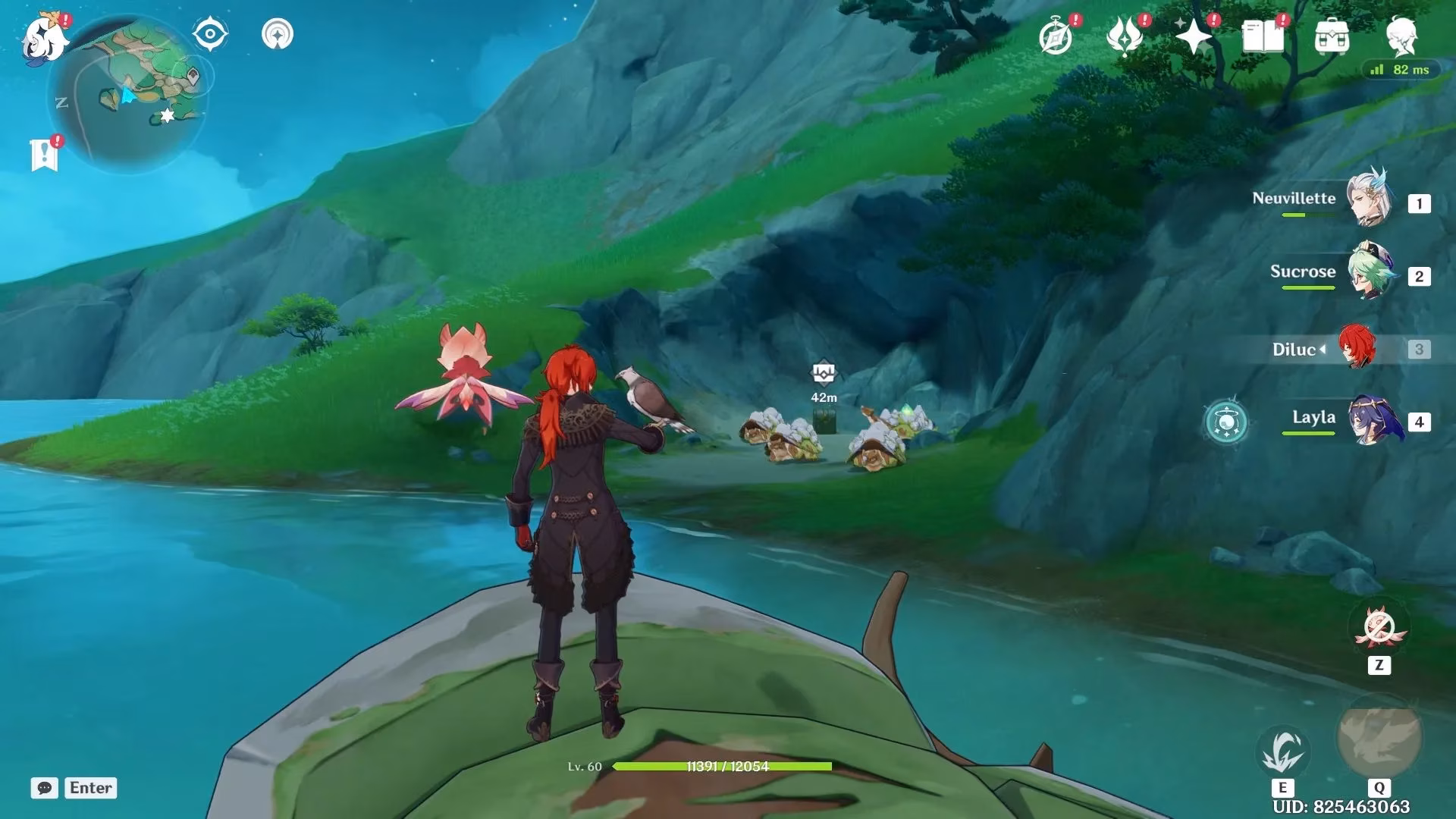Click Layla's round shield buff icon
The image size is (1456, 819).
[x=1226, y=422]
